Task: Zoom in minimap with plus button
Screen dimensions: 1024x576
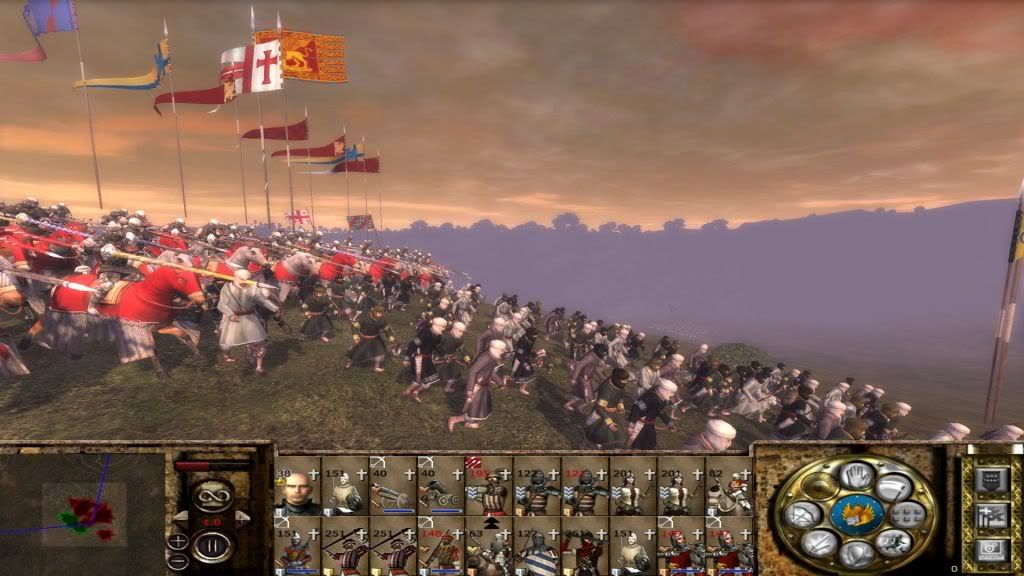Action: coord(179,541)
